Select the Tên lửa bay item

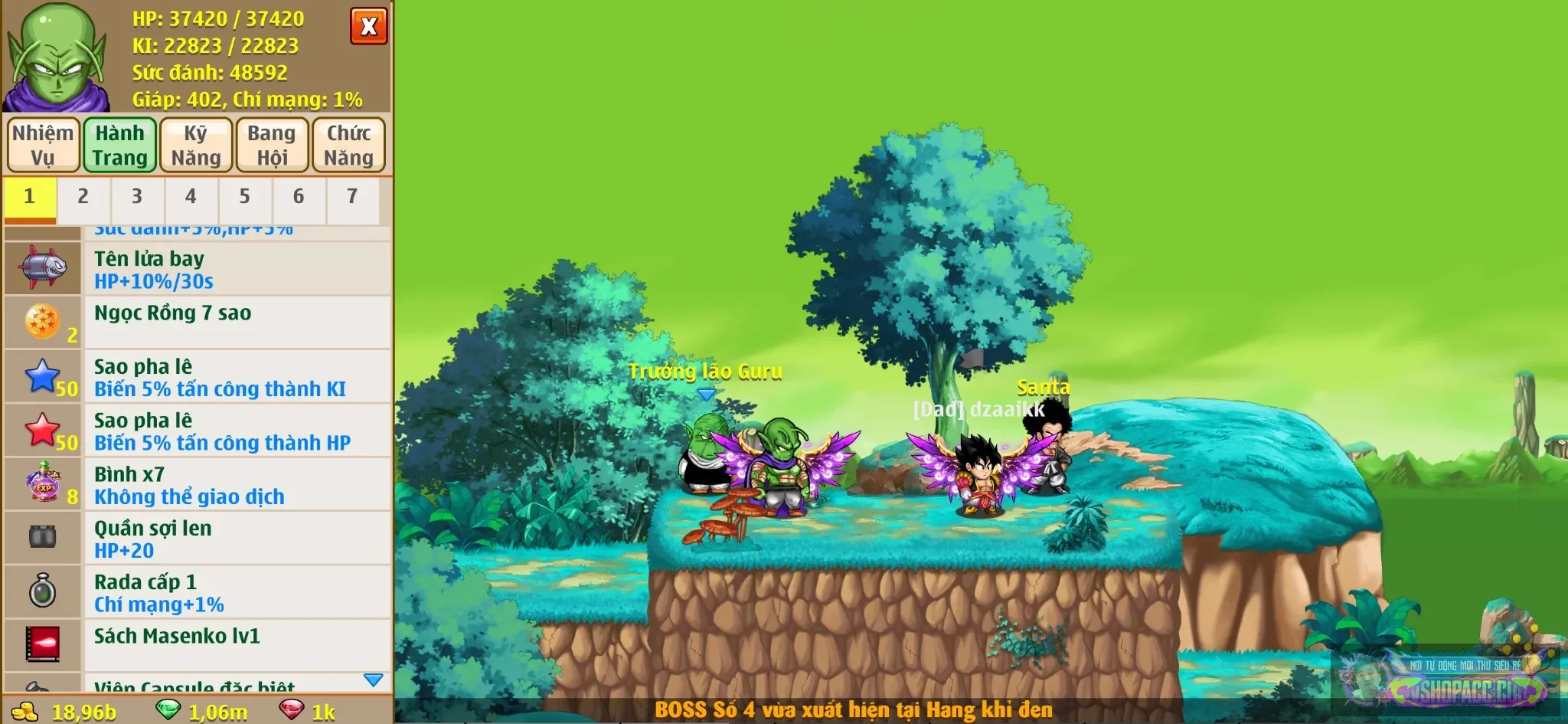tap(198, 270)
